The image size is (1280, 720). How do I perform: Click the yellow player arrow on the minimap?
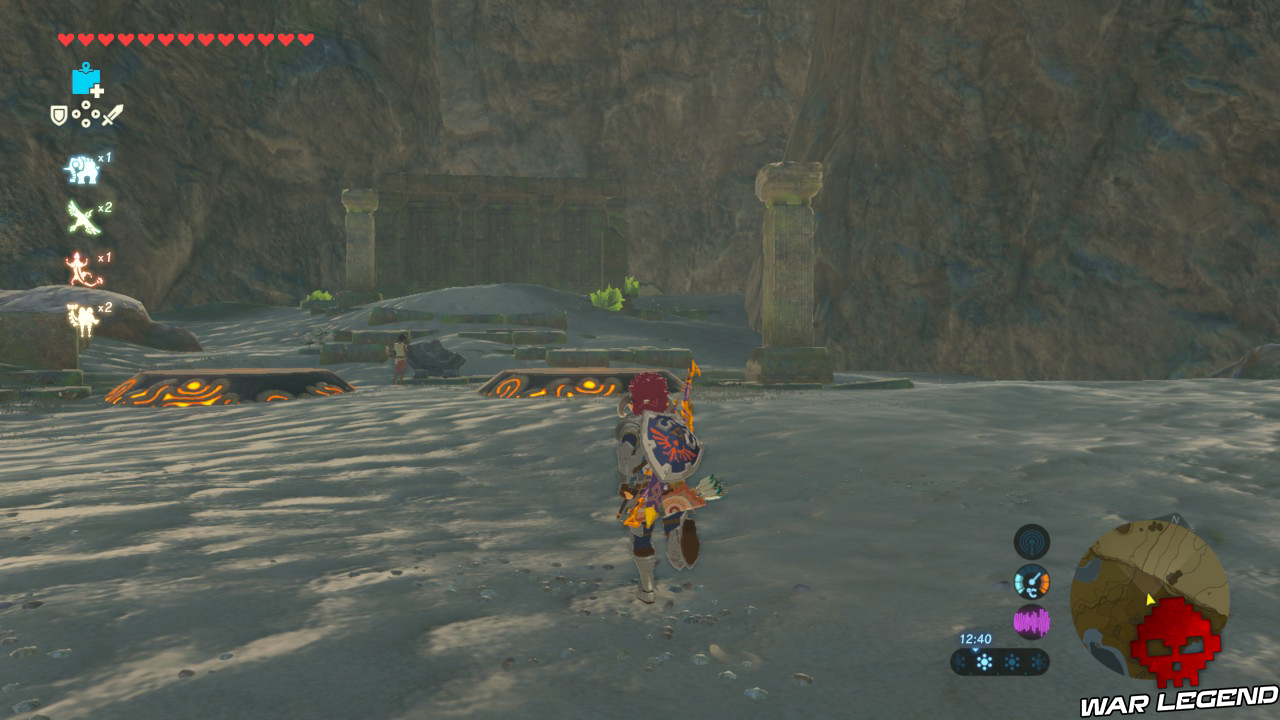coord(1149,599)
